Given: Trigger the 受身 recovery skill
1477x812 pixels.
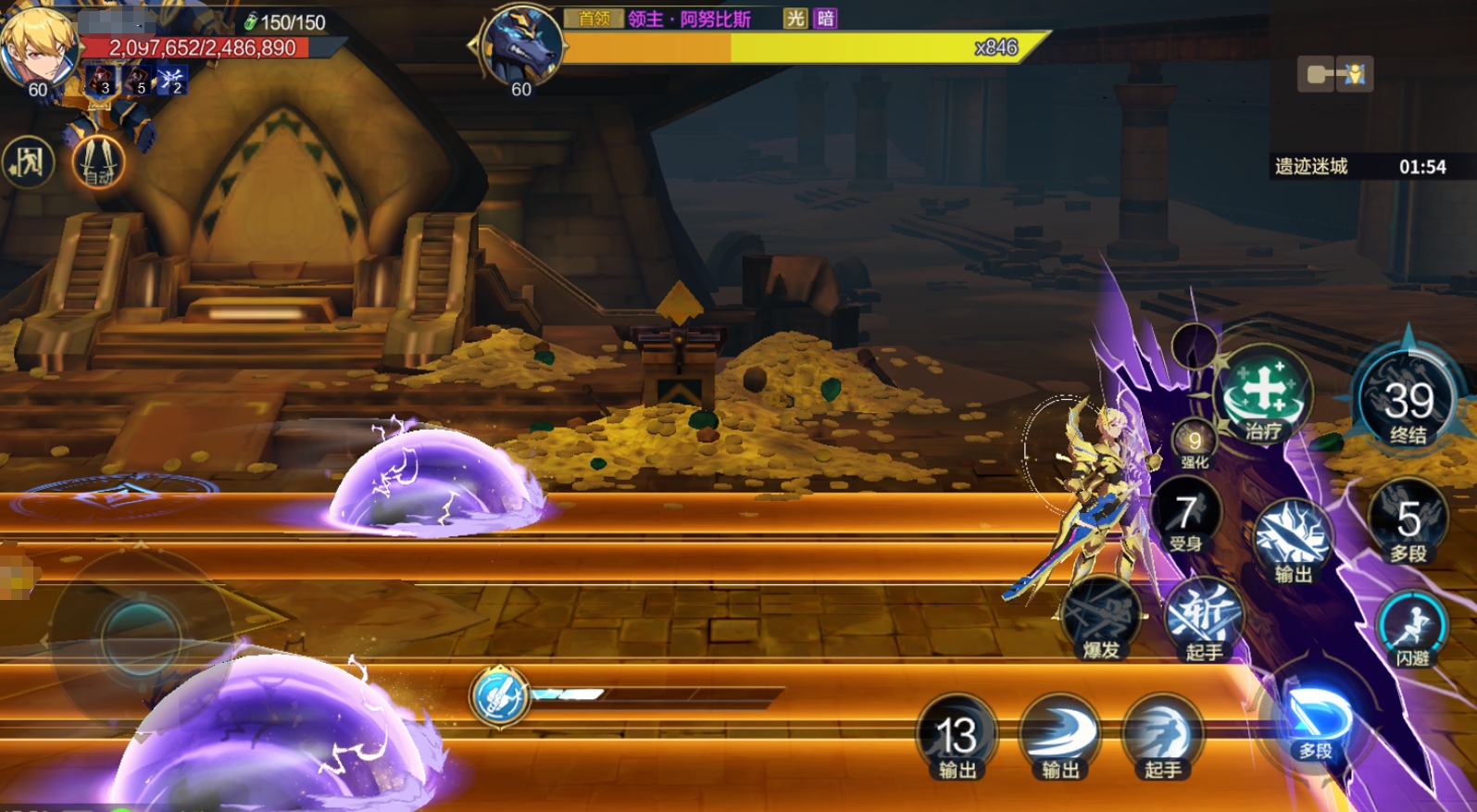Looking at the screenshot, I should 1186,517.
